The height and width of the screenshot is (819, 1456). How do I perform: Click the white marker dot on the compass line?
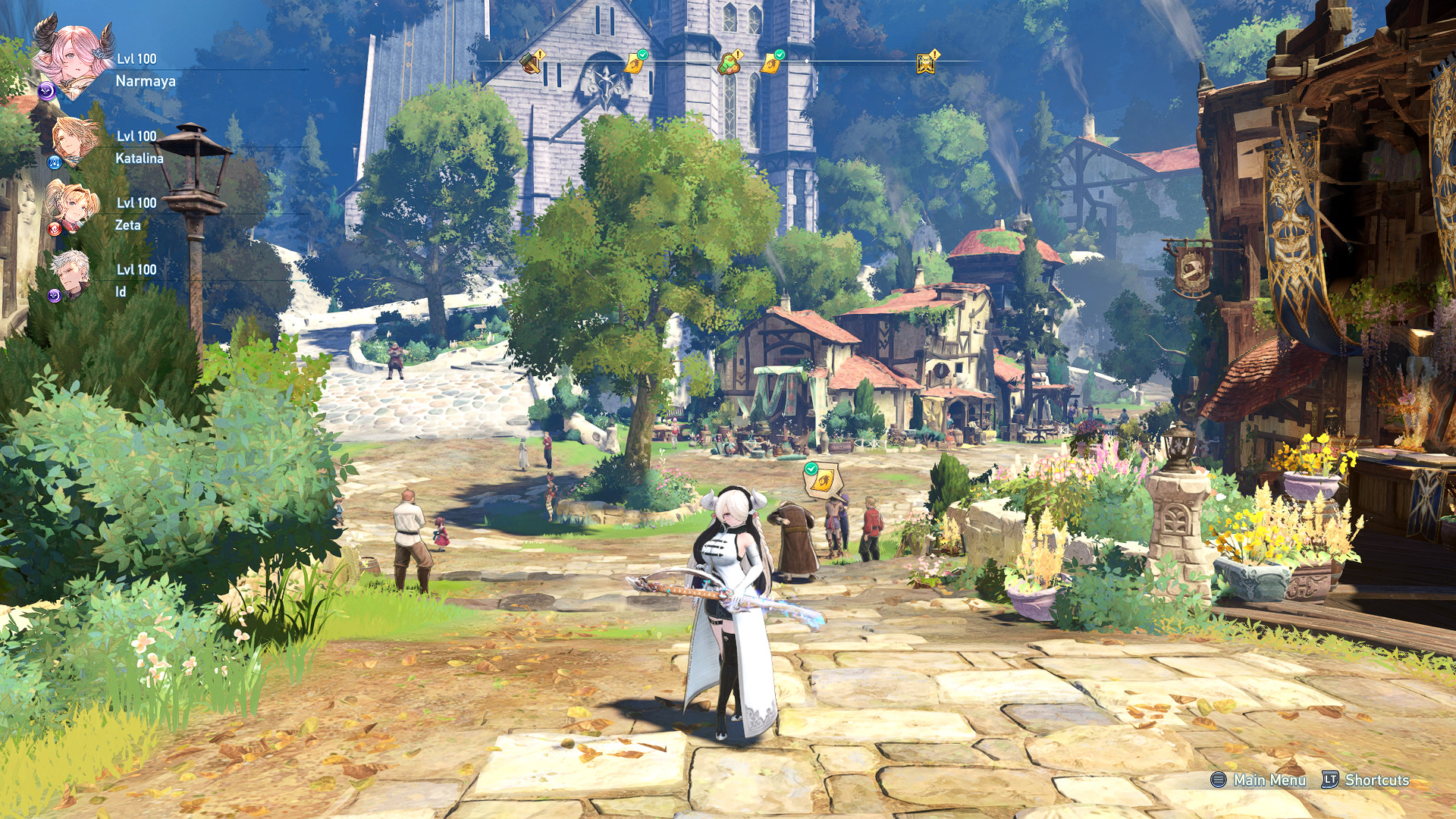click(807, 61)
